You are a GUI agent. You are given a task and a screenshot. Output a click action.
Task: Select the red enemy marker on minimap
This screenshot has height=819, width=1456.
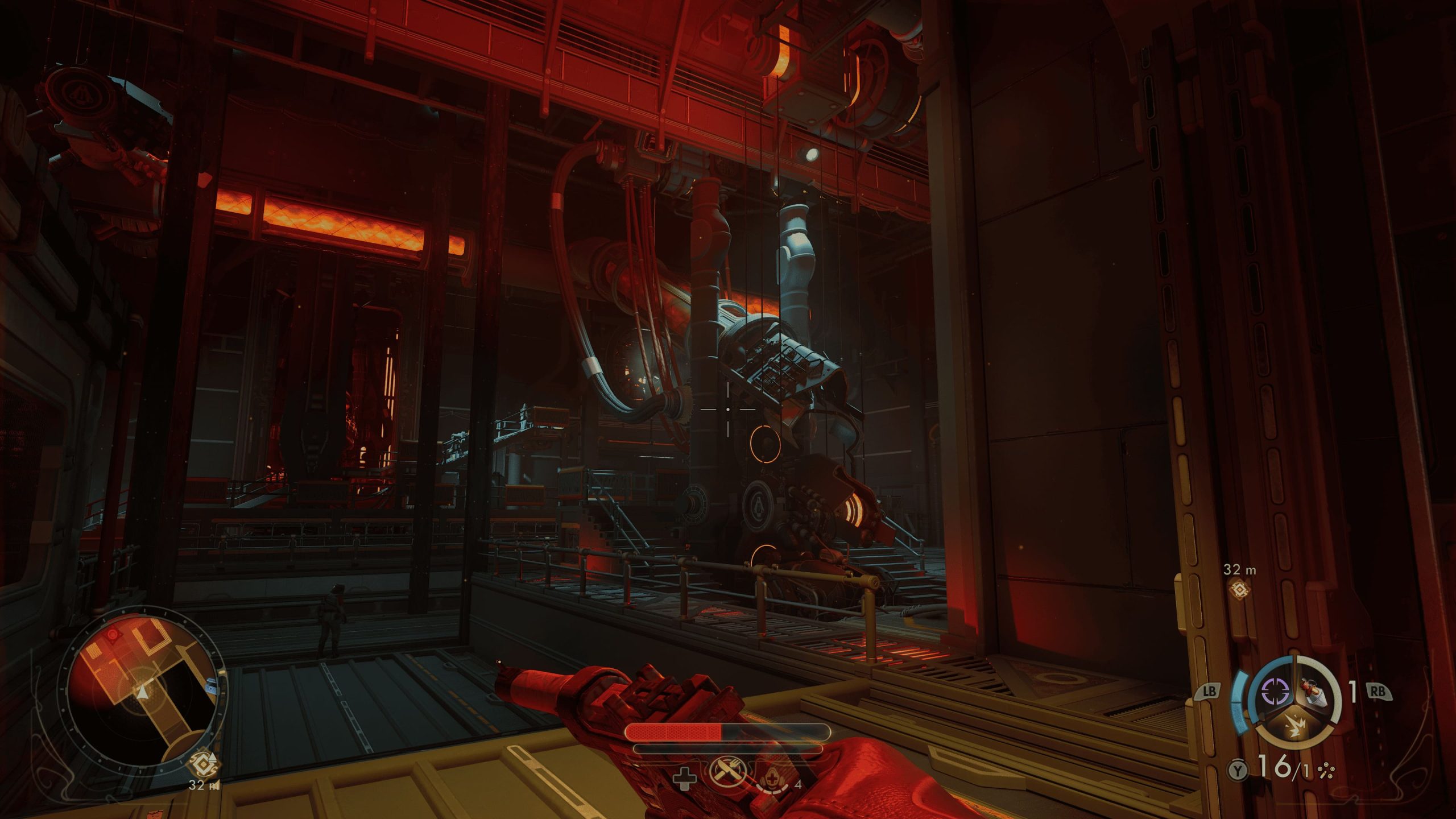[113, 634]
